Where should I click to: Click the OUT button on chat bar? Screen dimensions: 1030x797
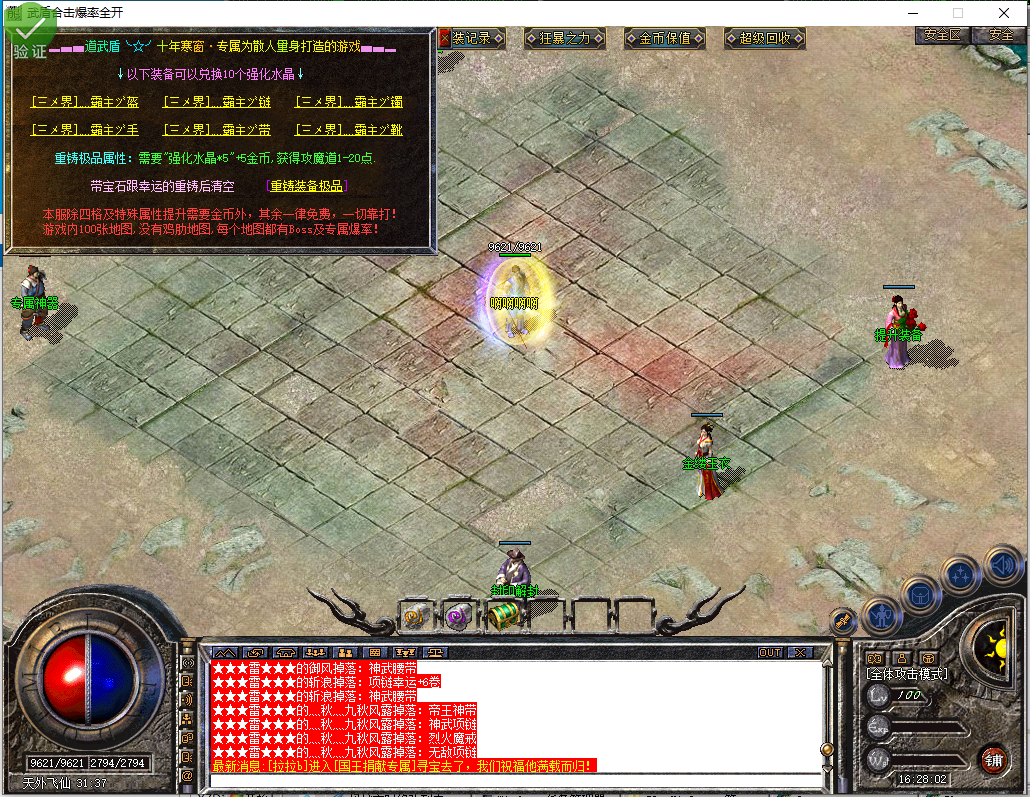769,652
